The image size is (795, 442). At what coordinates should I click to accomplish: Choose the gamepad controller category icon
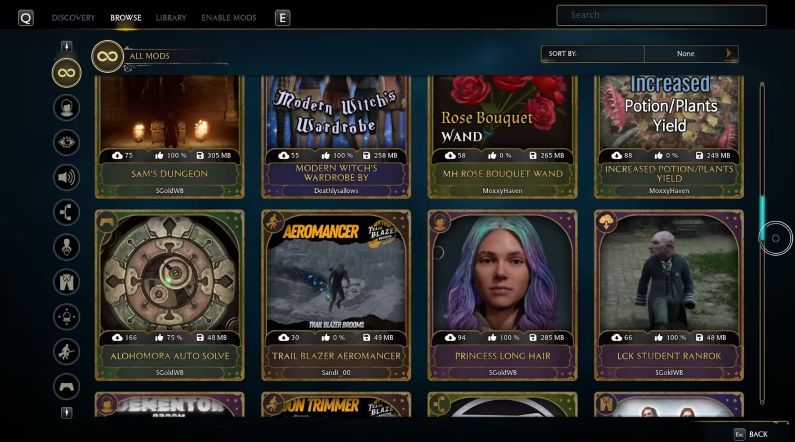[67, 386]
